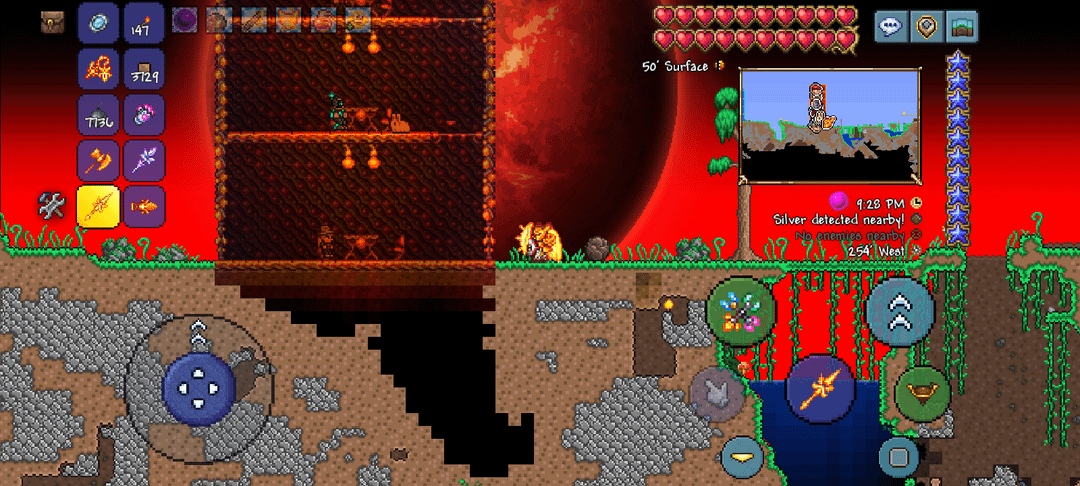The image size is (1080, 486).
Task: Select the torch stack of 147
Action: click(x=143, y=24)
